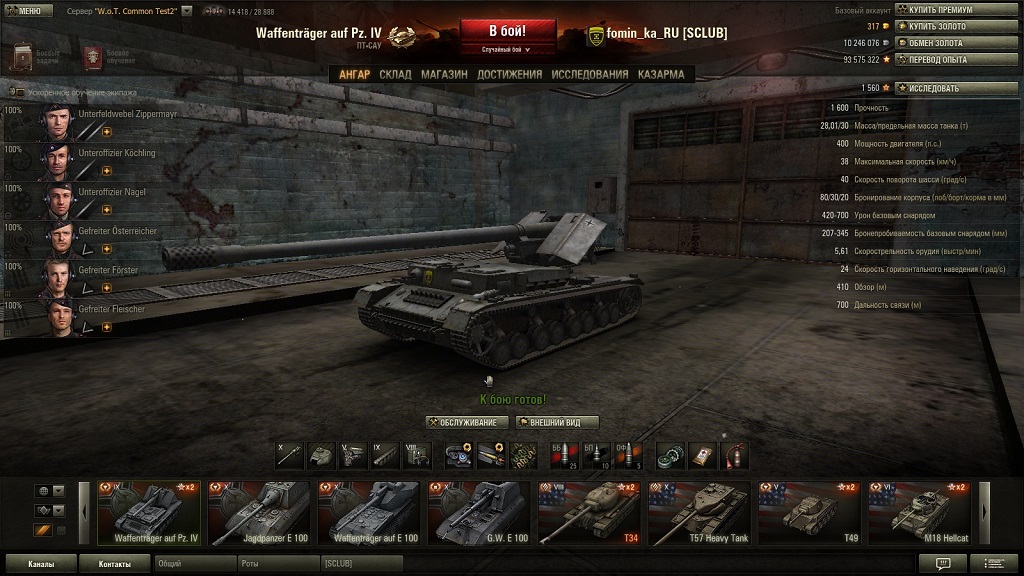The width and height of the screenshot is (1024, 576).
Task: Switch to the Склад tab
Action: (395, 74)
